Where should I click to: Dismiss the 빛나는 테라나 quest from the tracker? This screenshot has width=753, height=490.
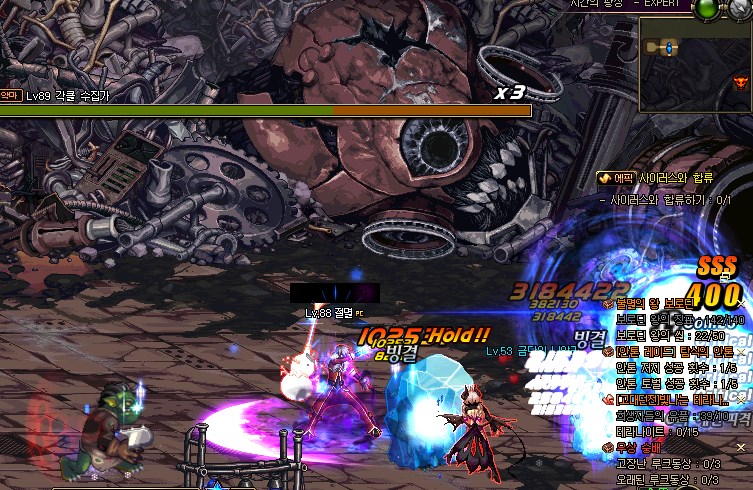pos(741,400)
